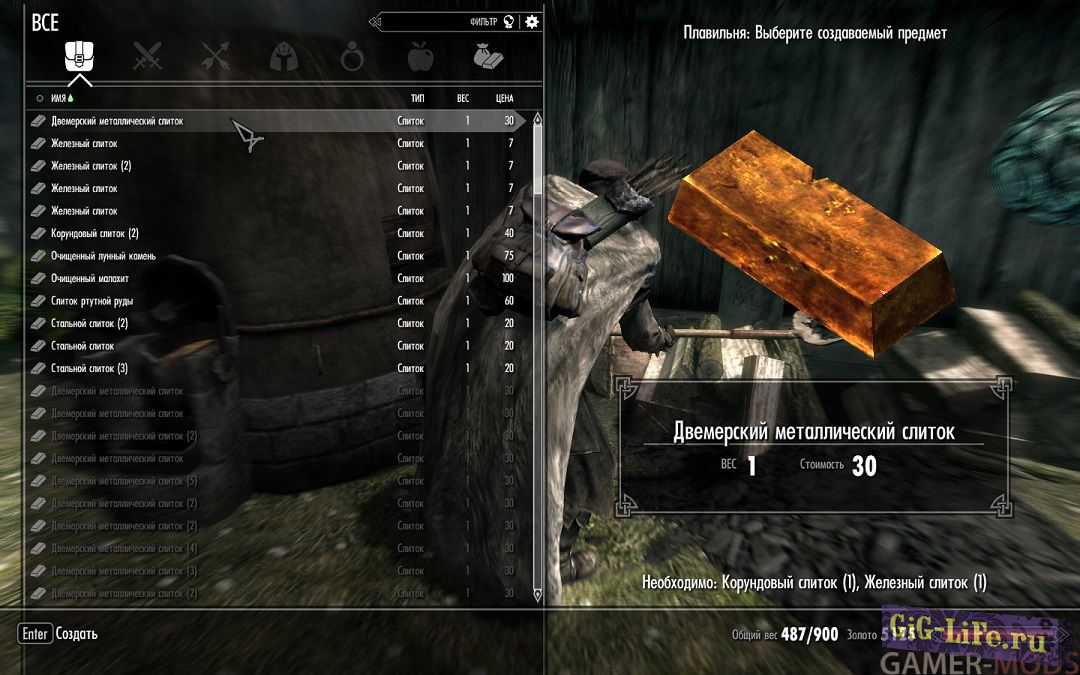
Task: Switch to the ring jewelry category
Action: click(353, 57)
